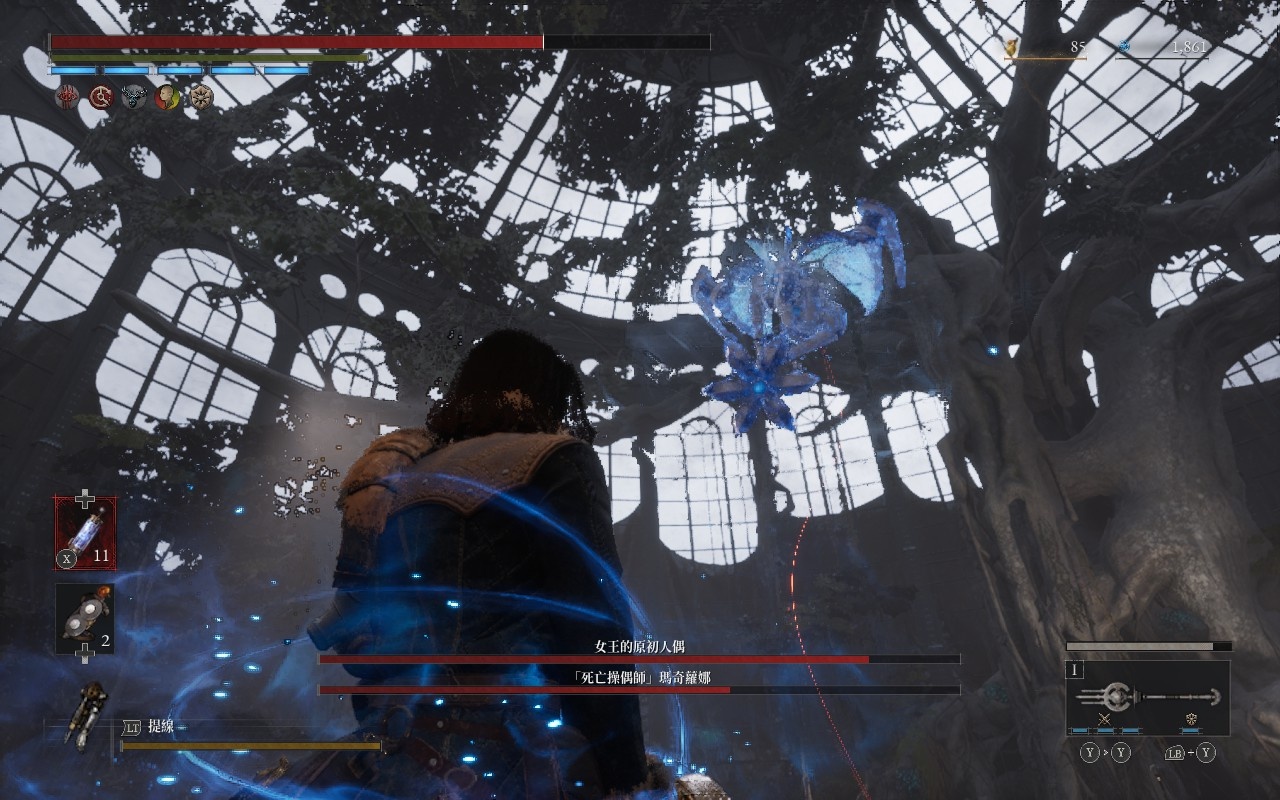This screenshot has width=1280, height=800.
Task: Click the equipped trident weapon panel
Action: [1147, 697]
